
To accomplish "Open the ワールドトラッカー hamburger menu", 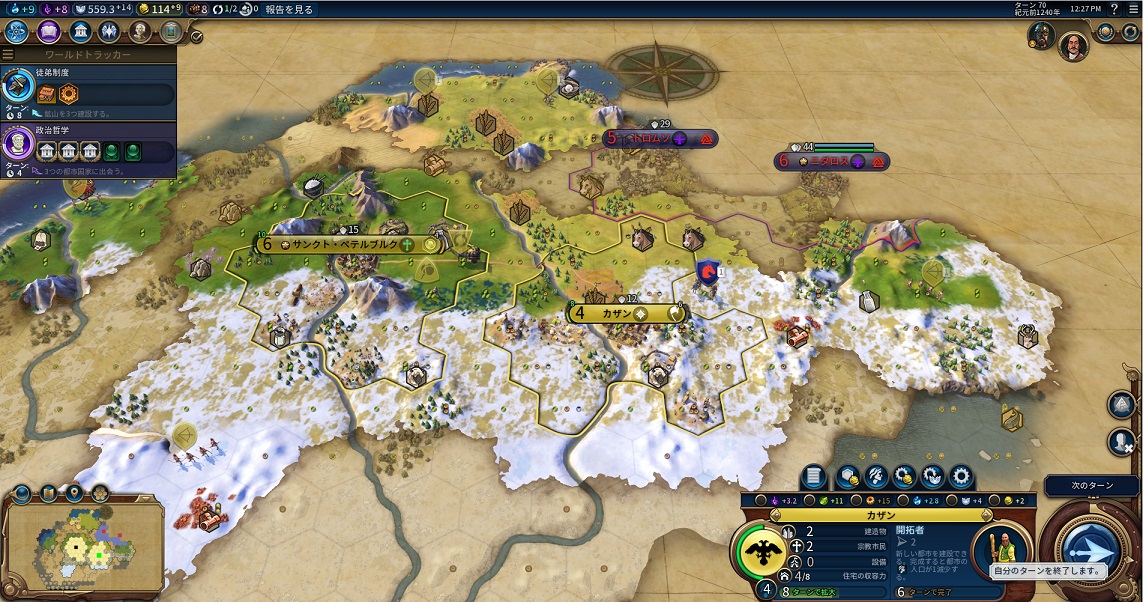I will click(x=8, y=54).
